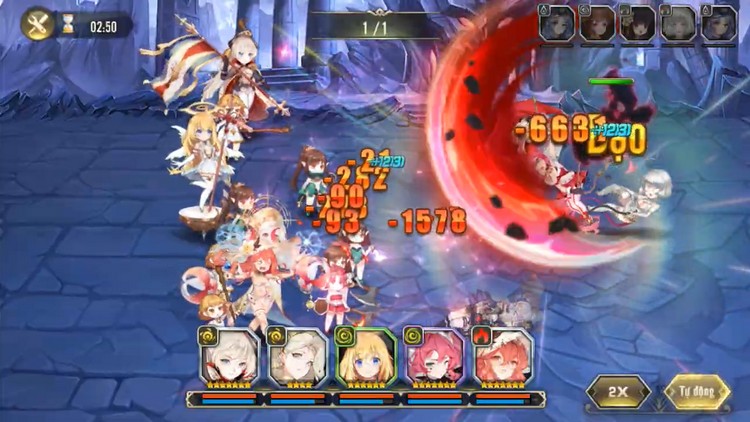Open the wrench and screwdriver settings button
This screenshot has height=422, width=750.
[x=38, y=23]
